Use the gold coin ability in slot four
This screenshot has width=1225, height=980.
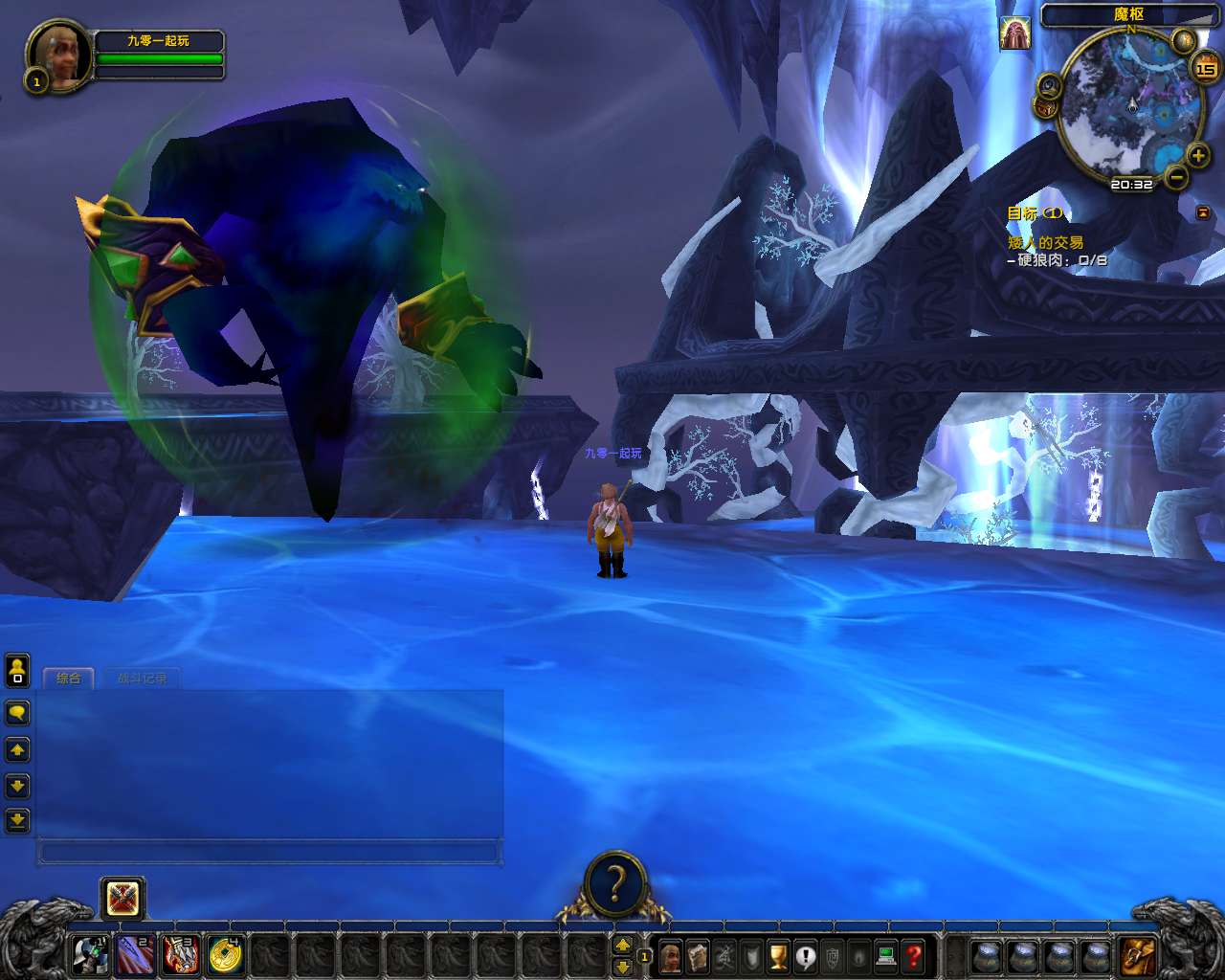coord(225,955)
